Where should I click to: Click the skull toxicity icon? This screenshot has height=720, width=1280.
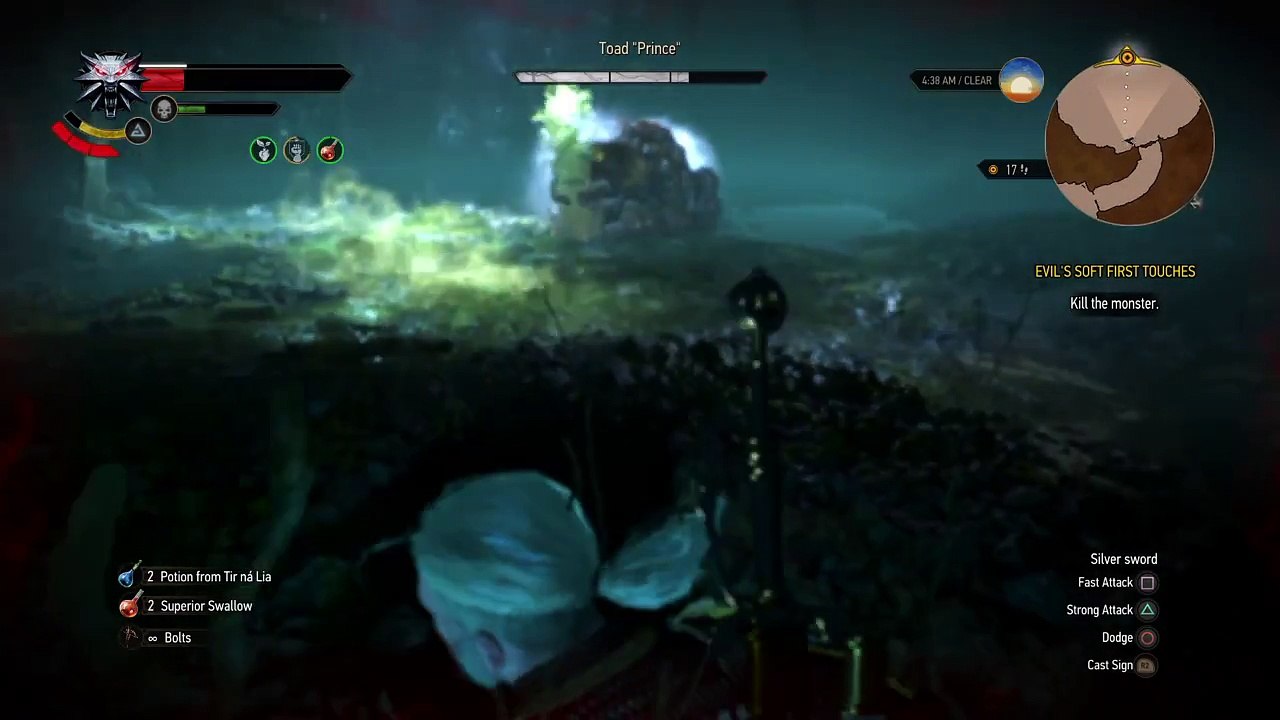164,109
